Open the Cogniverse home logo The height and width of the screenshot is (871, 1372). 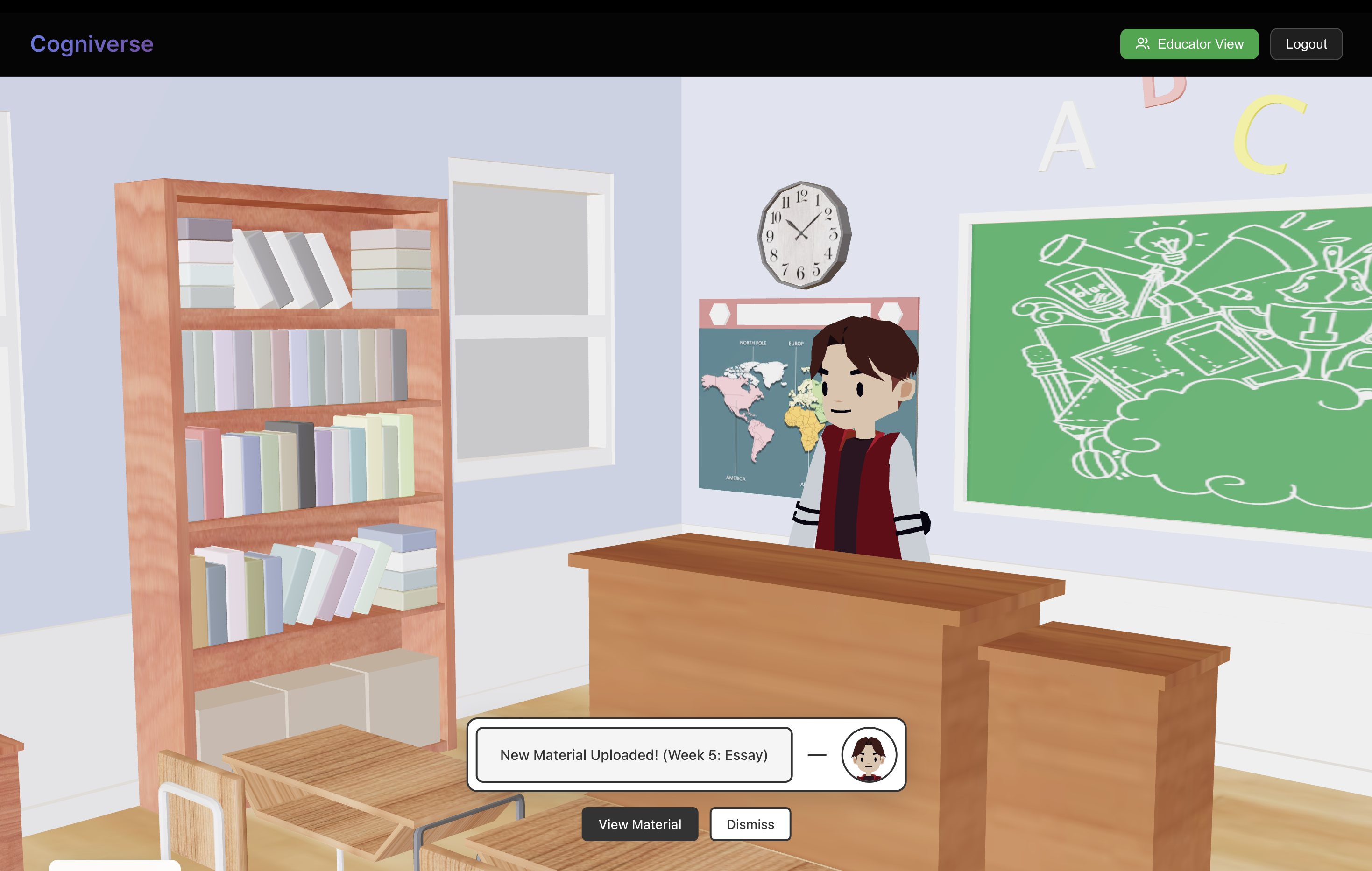tap(92, 44)
